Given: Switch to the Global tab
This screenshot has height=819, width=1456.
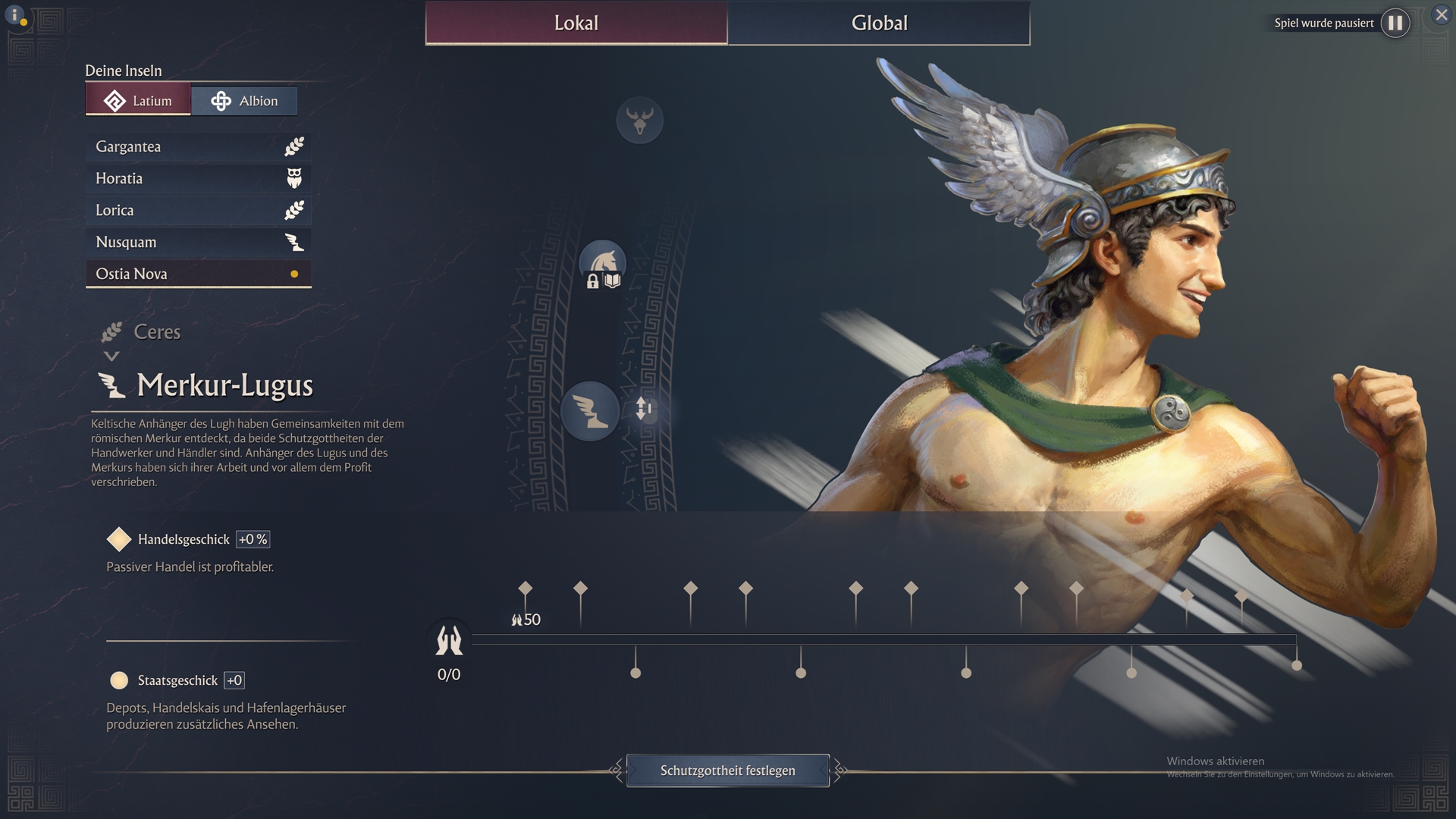Looking at the screenshot, I should tap(879, 23).
